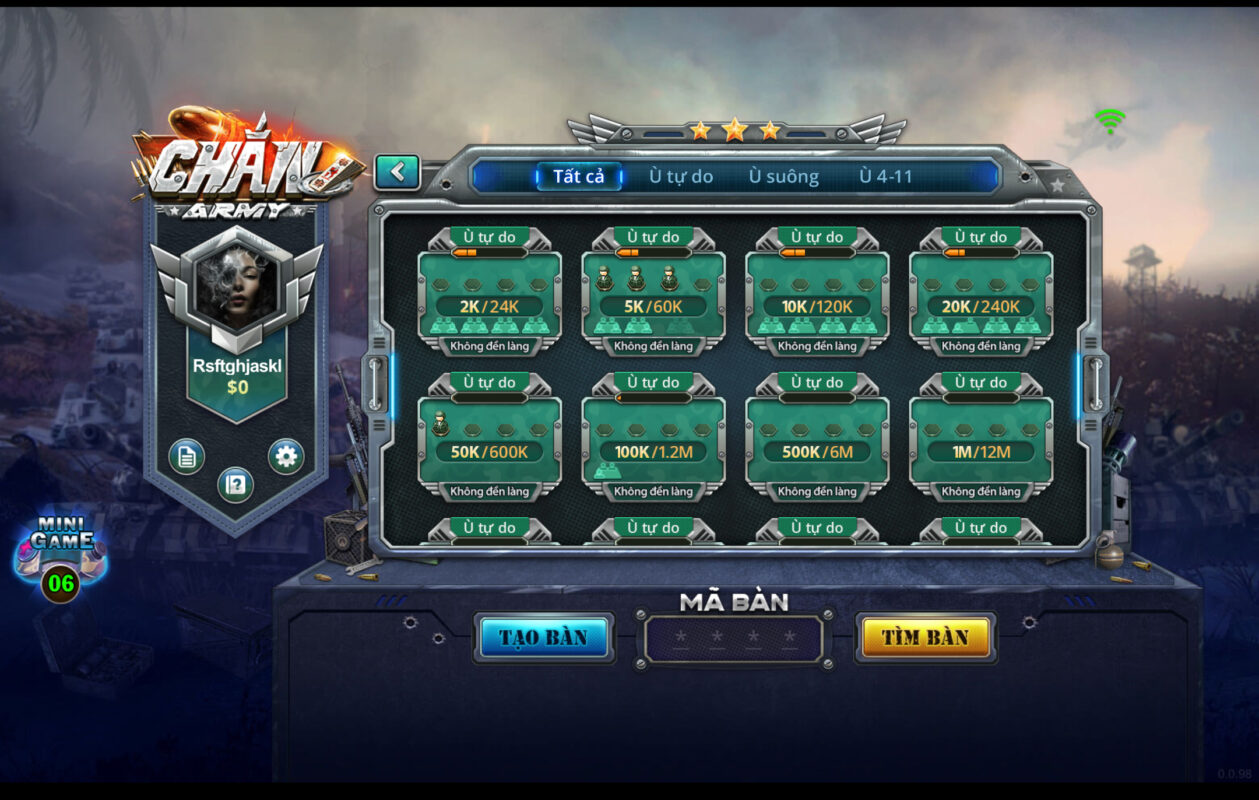
Task: Focus the Mã Bàn code field
Action: click(x=734, y=639)
